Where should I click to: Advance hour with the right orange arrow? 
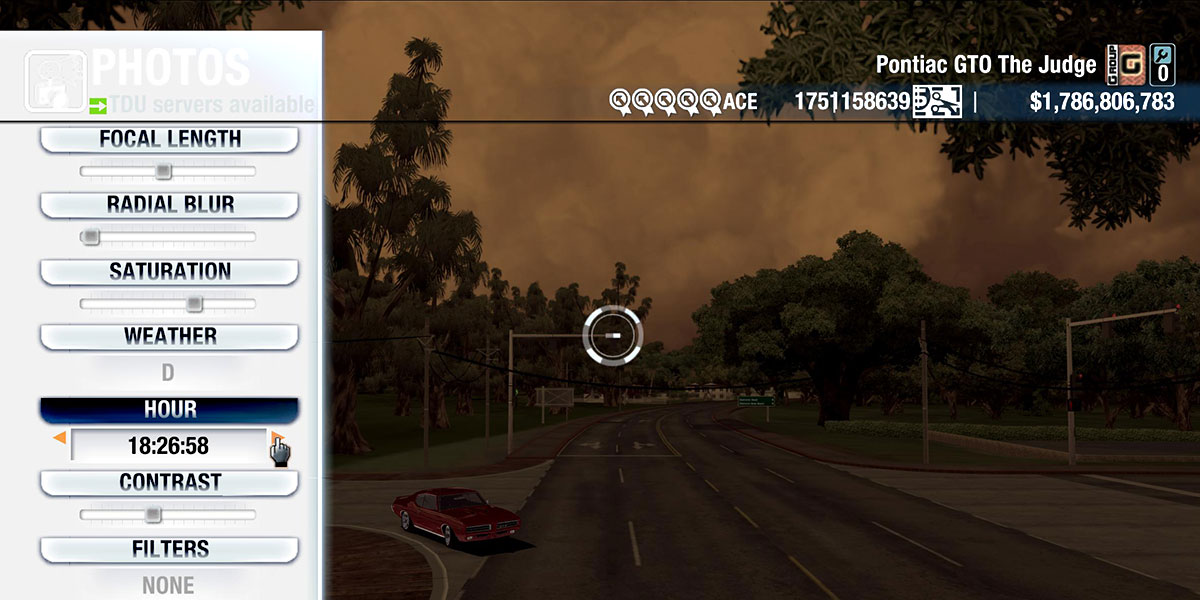(276, 438)
